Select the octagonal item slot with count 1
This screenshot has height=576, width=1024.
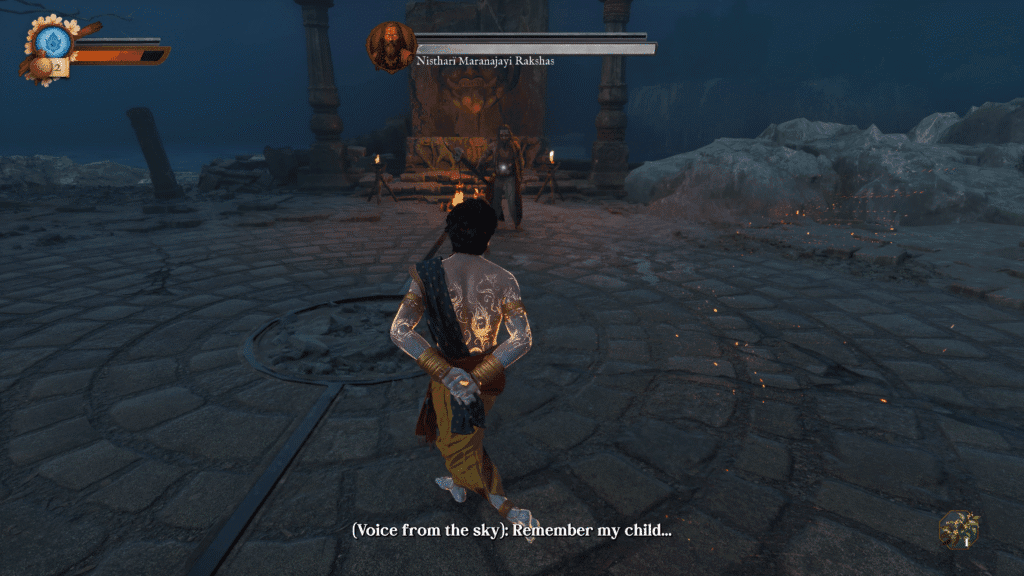click(x=959, y=530)
